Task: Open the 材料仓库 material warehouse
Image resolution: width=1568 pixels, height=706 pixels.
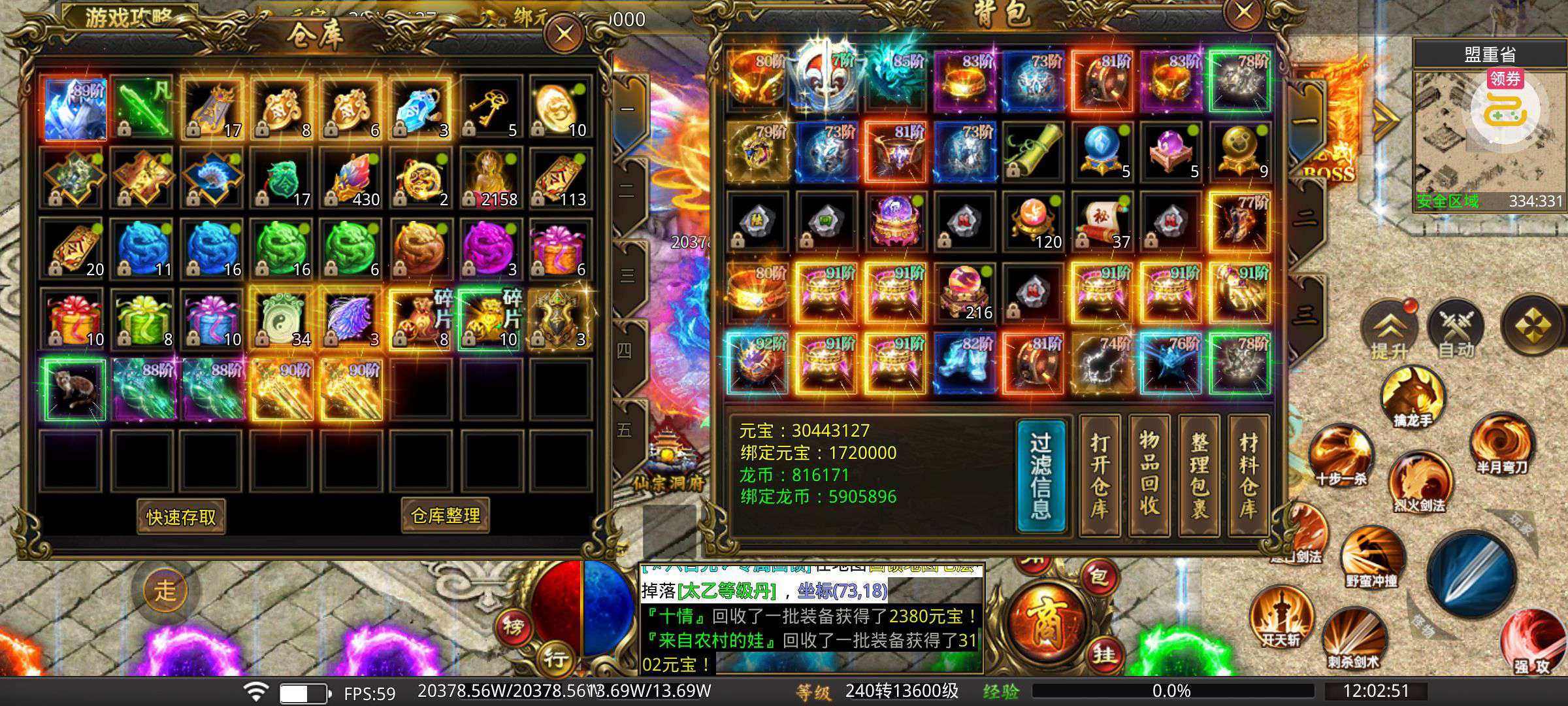Action: click(1248, 475)
